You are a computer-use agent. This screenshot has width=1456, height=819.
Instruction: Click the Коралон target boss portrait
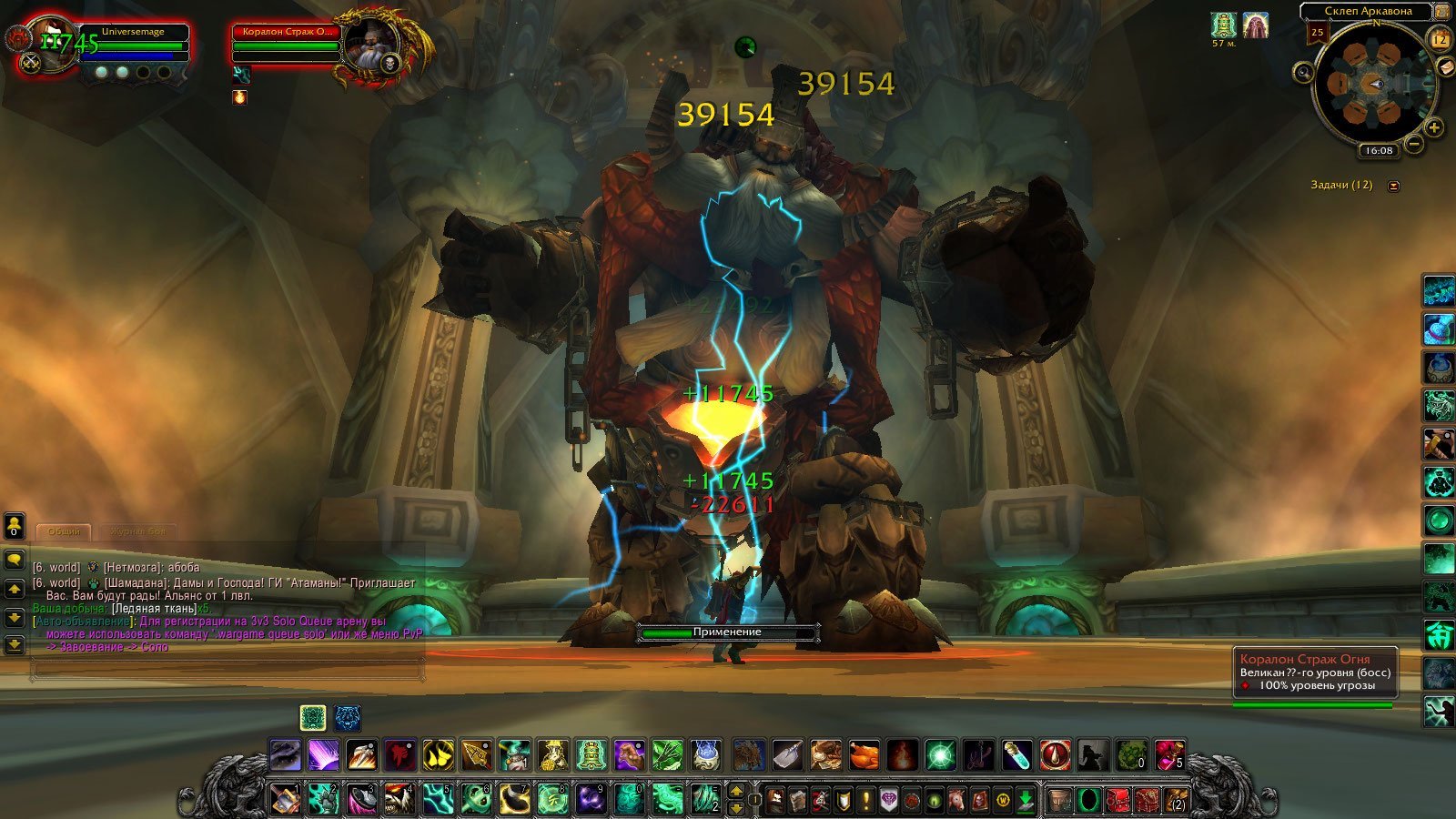pos(370,46)
